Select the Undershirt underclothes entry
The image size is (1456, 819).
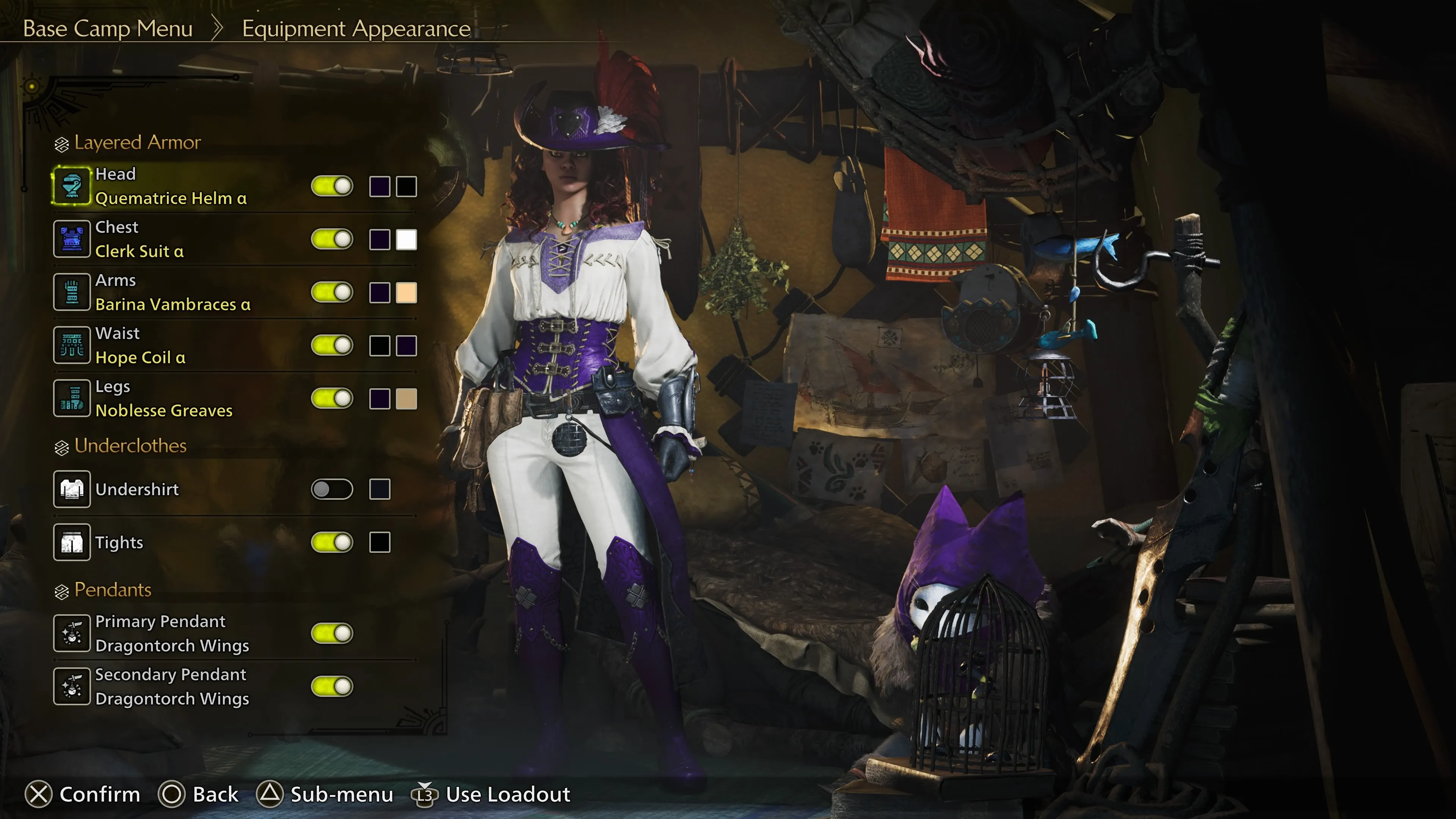pos(137,490)
